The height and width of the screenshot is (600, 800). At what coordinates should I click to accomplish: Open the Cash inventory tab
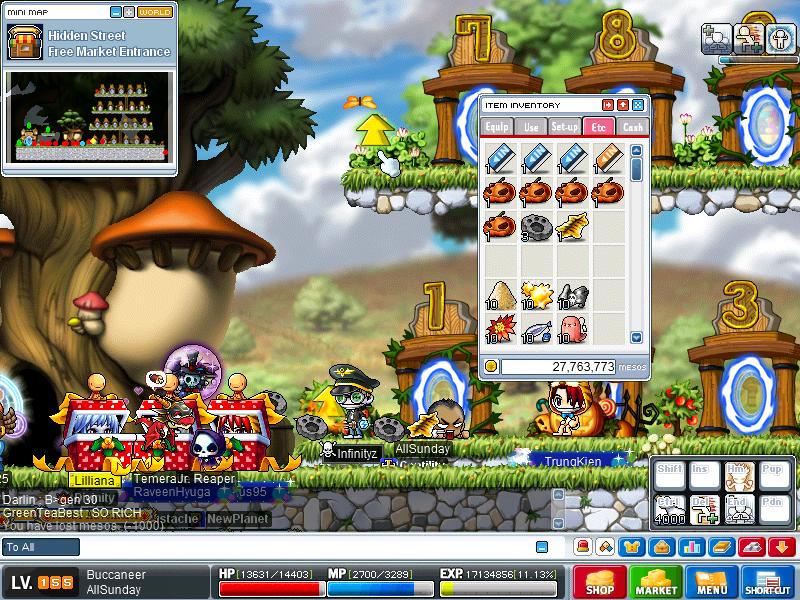[632, 127]
